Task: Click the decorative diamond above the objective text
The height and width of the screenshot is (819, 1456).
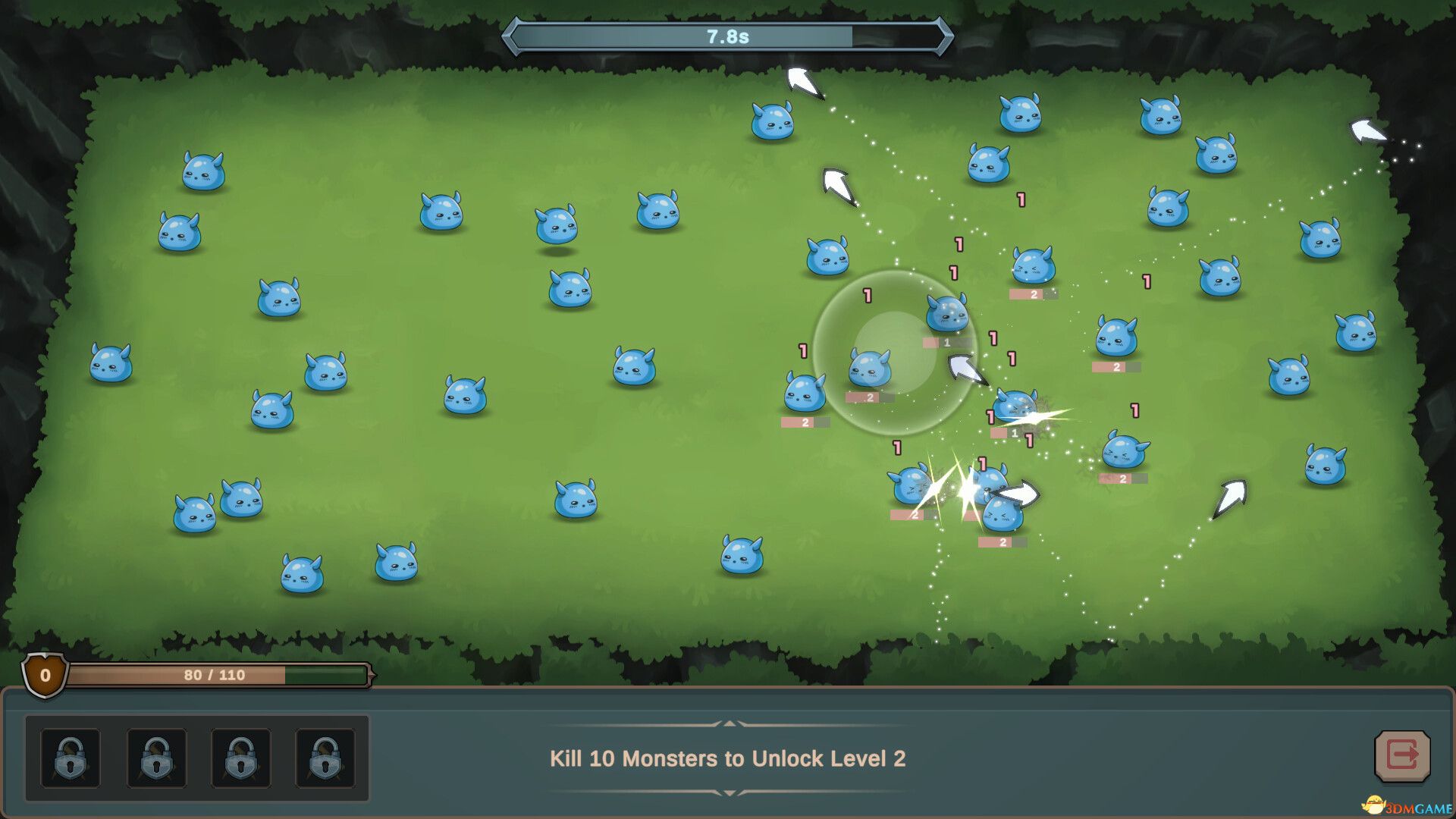Action: point(728,724)
